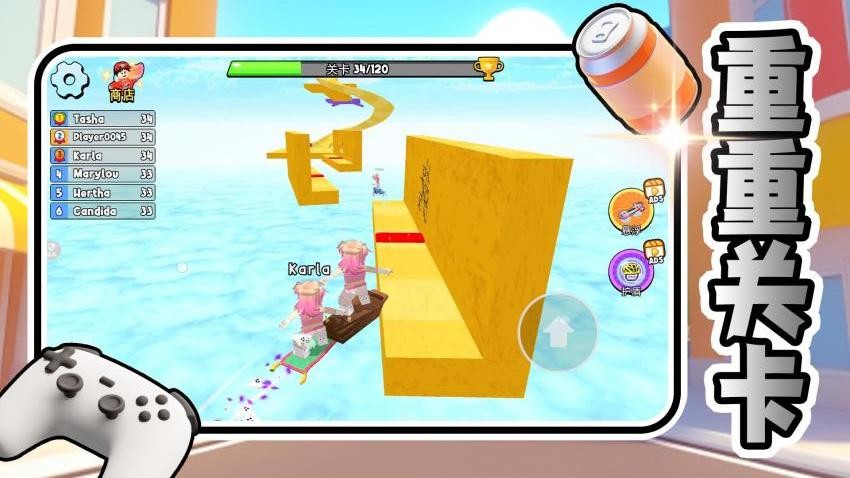
Task: Click Candida's leaderboard entry
Action: [x=103, y=211]
